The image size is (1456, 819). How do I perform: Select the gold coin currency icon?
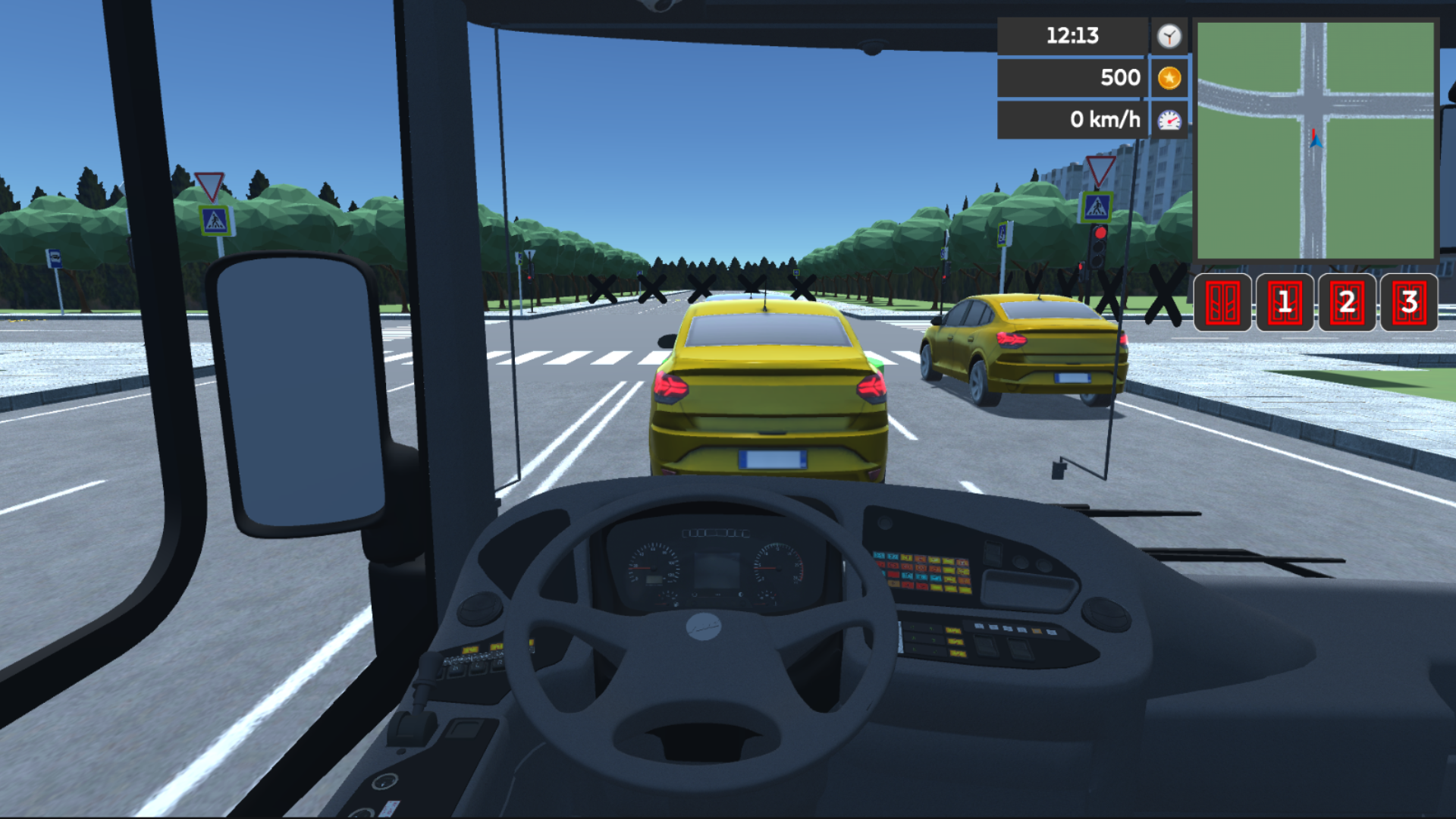point(1169,77)
